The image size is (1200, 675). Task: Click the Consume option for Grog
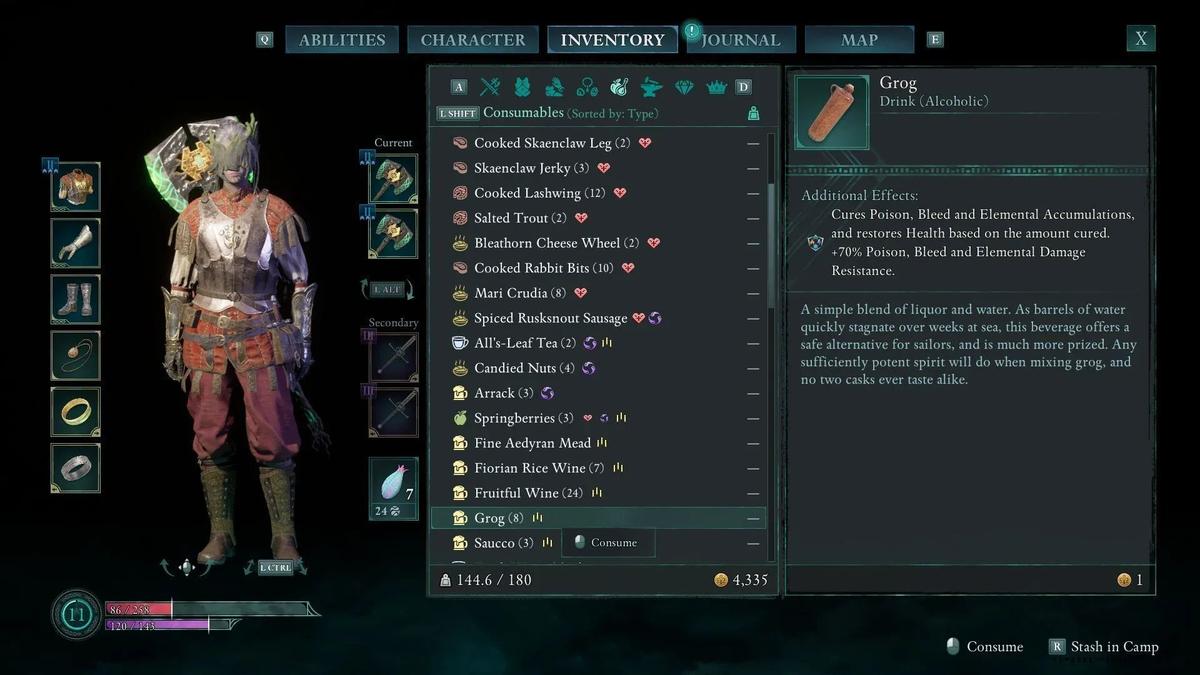[x=612, y=542]
